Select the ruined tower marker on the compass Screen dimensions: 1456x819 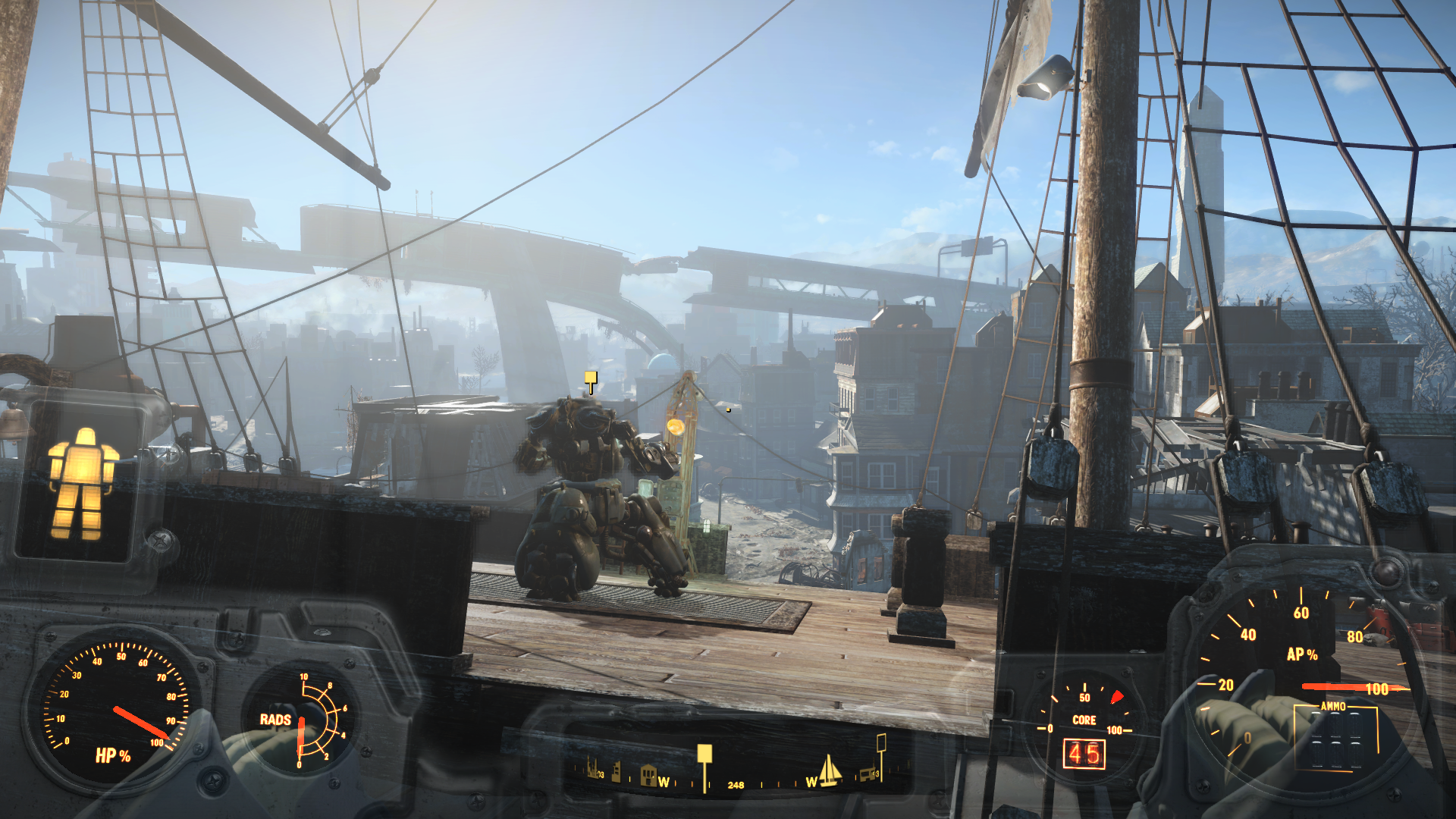(x=617, y=772)
